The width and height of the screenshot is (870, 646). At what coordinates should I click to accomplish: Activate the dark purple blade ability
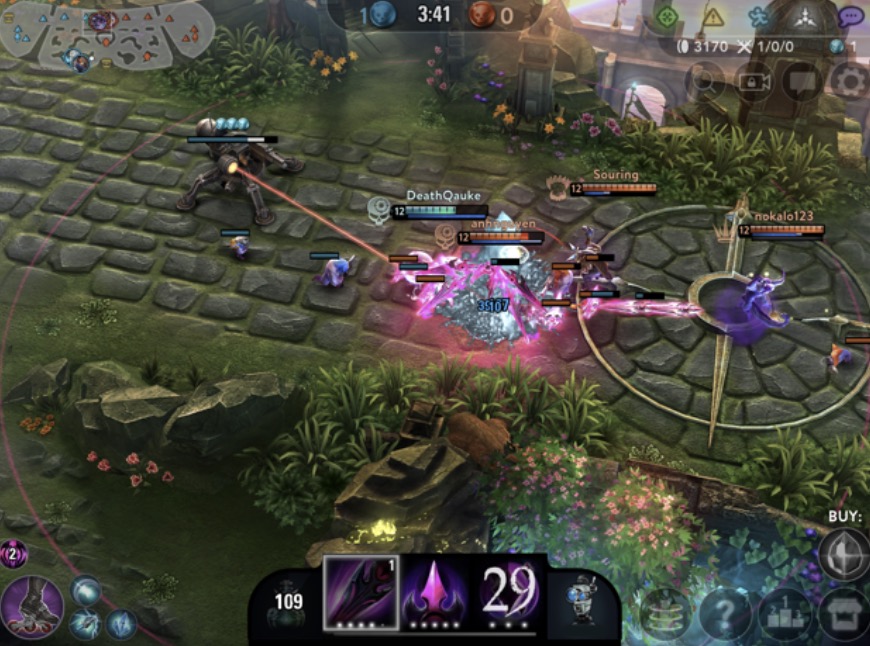click(360, 592)
